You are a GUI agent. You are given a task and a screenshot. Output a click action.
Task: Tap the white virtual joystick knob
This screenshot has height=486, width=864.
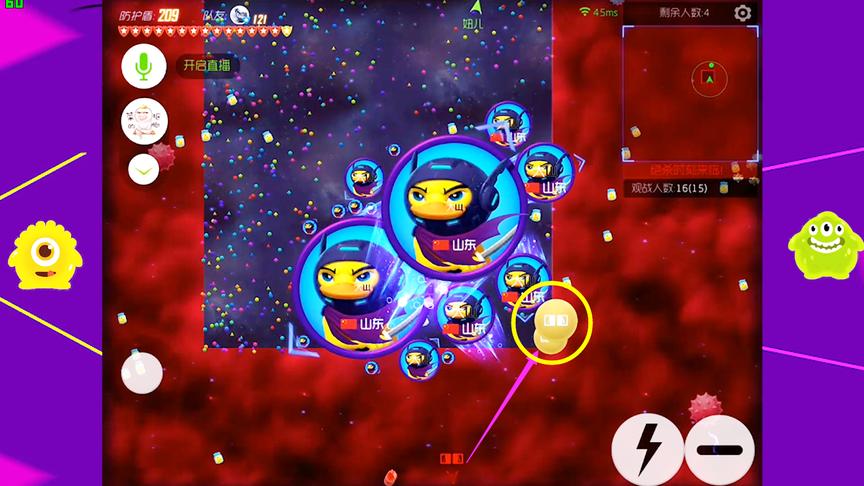(x=142, y=372)
